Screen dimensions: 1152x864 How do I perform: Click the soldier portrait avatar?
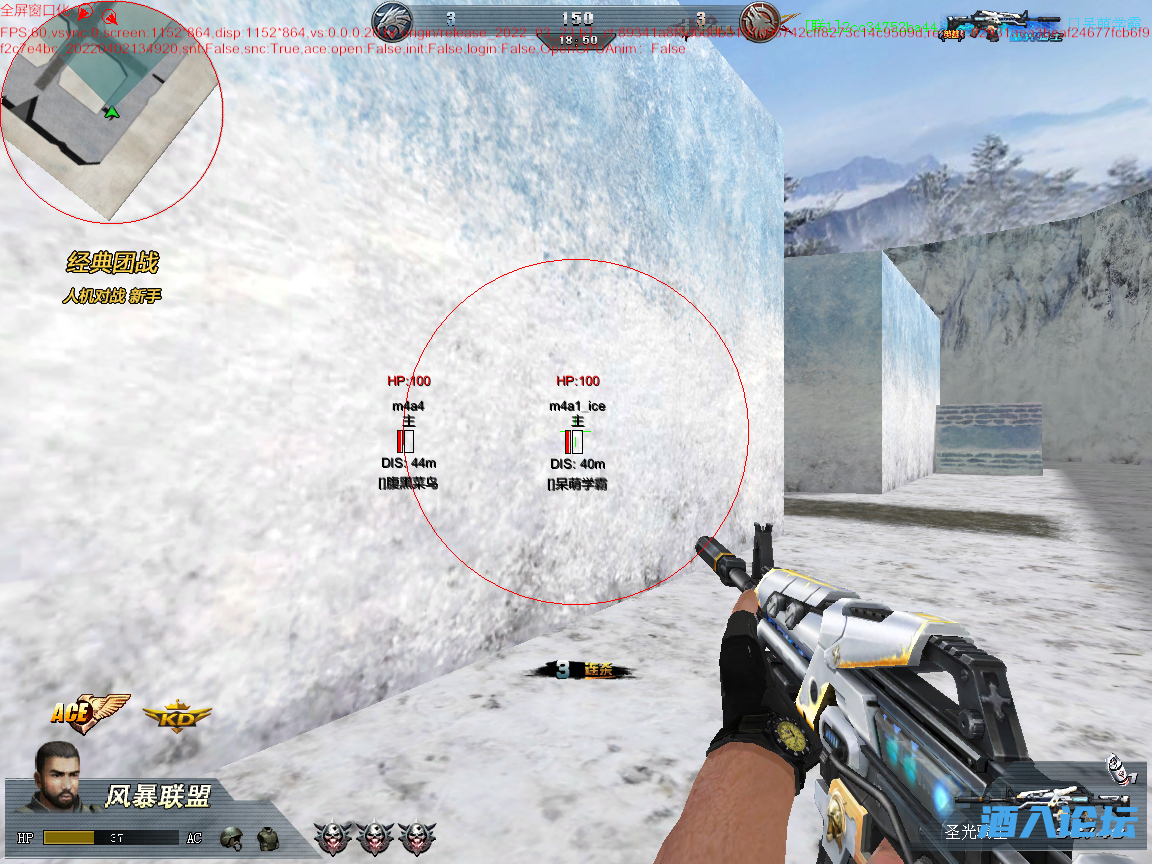(x=59, y=777)
